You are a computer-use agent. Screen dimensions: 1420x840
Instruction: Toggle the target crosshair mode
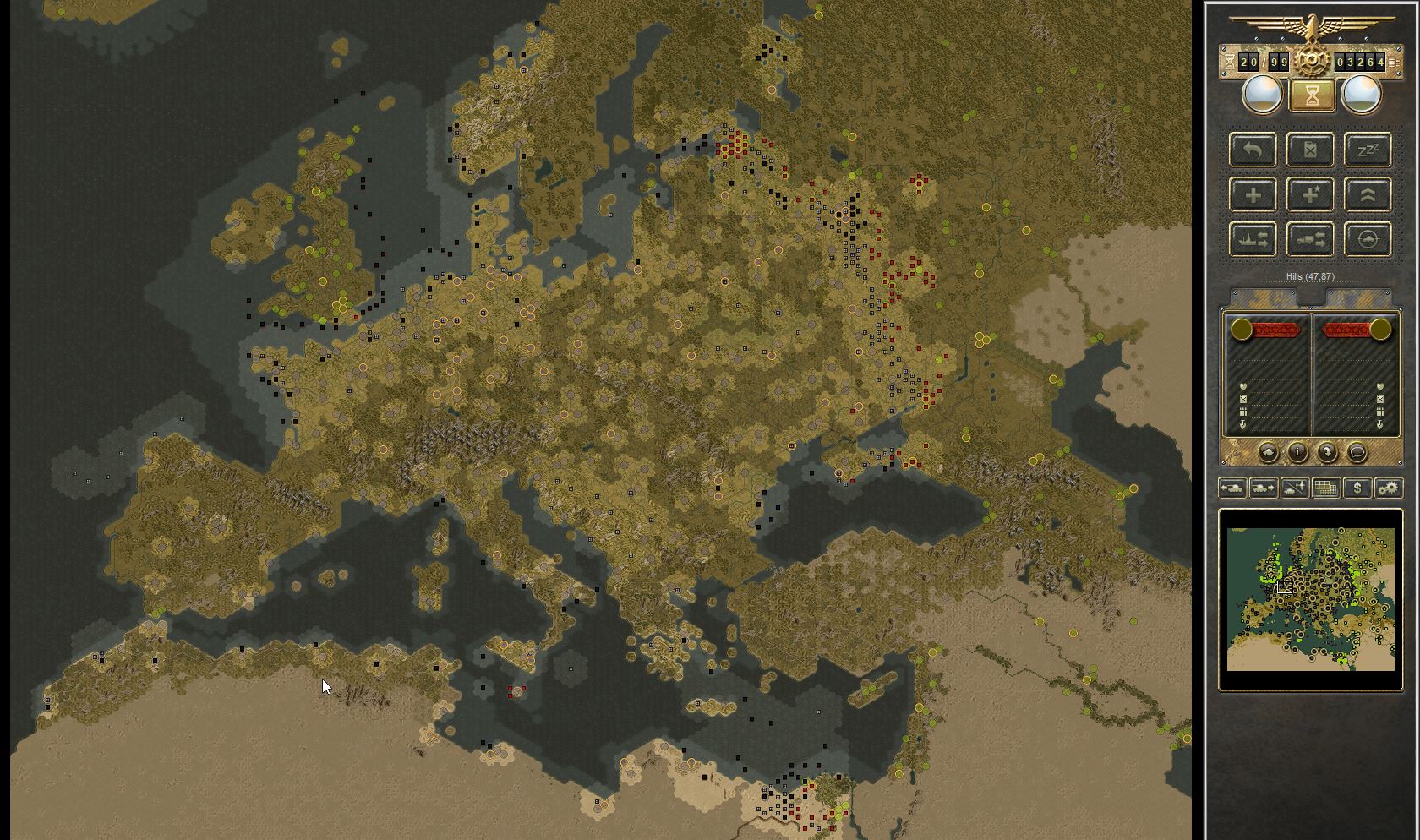1368,239
